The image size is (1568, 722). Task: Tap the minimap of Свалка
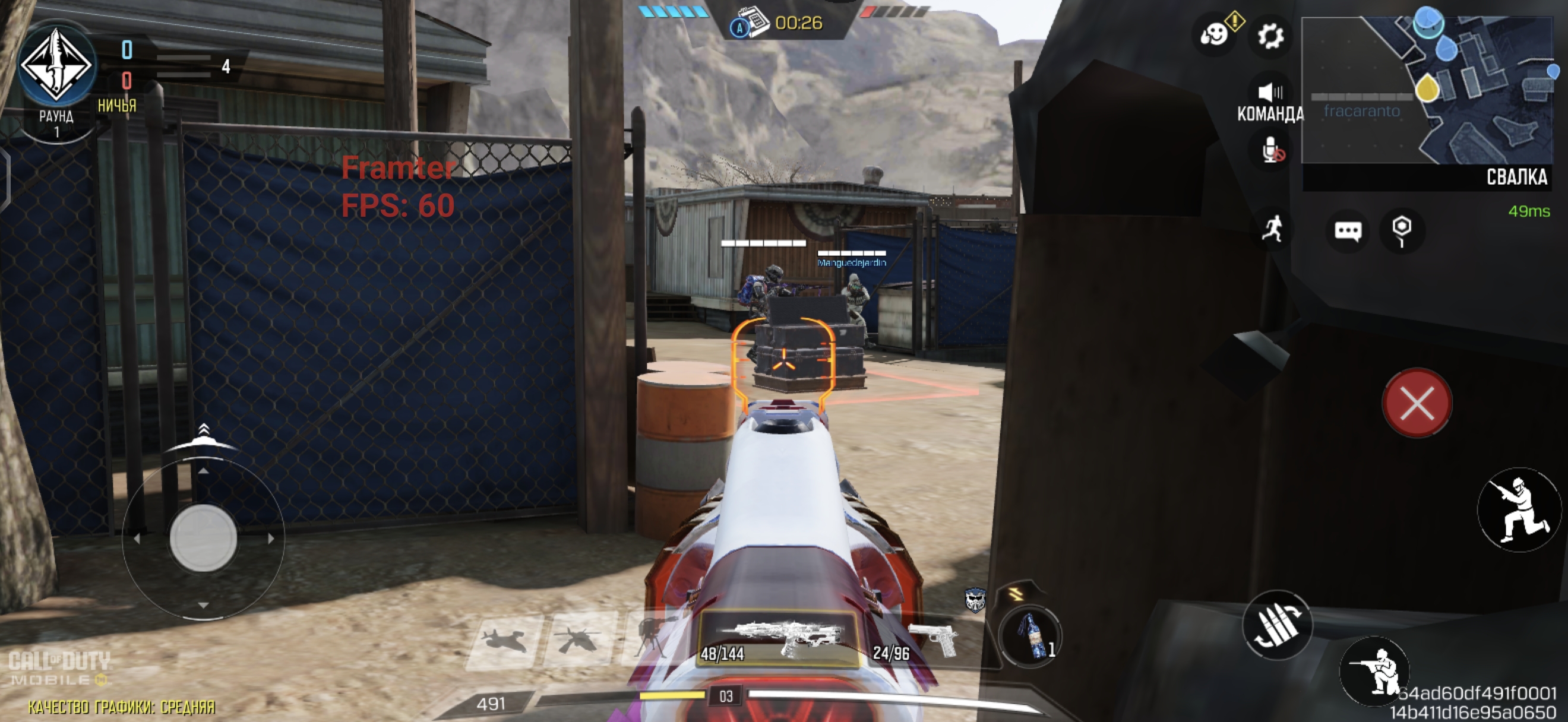tap(1426, 91)
